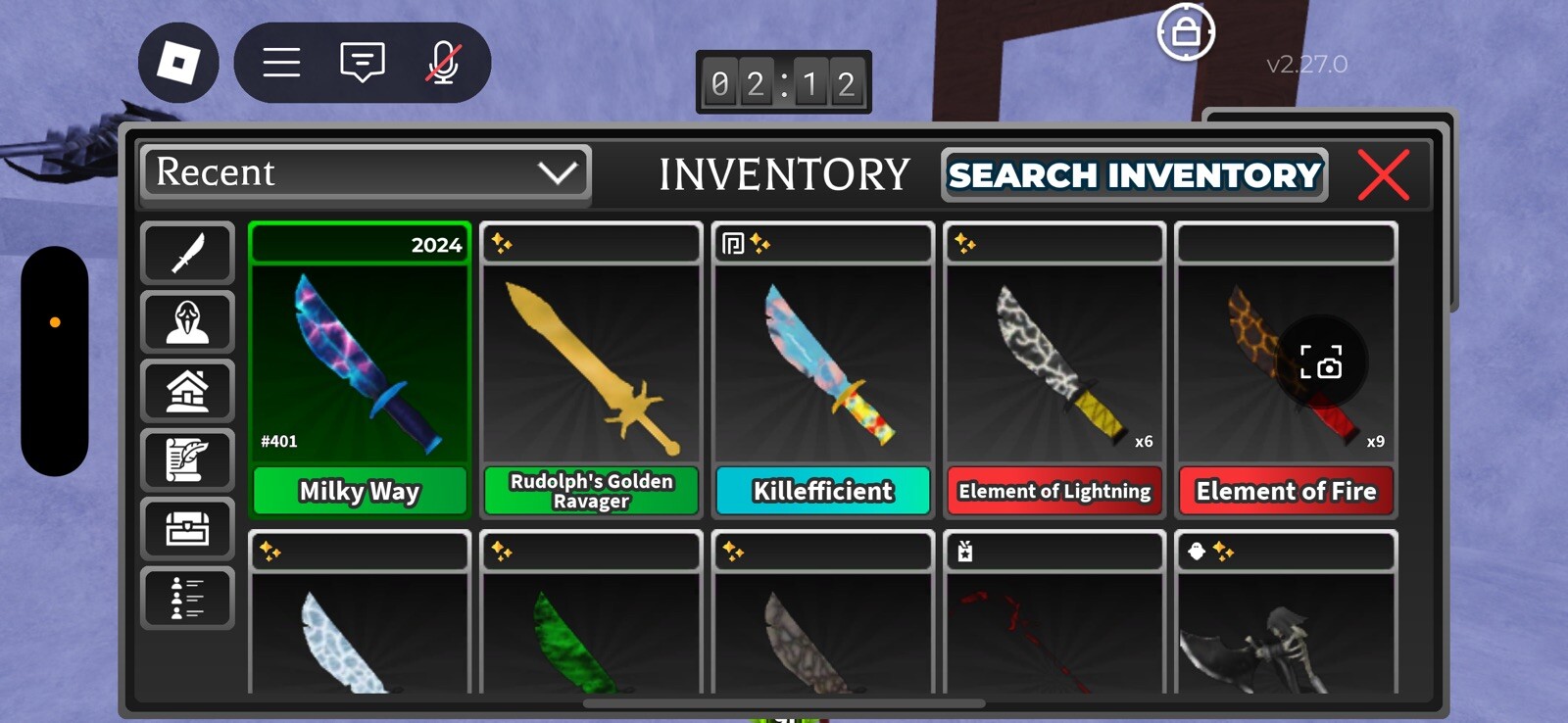
Task: Open the killer masks category tab
Action: pos(187,322)
